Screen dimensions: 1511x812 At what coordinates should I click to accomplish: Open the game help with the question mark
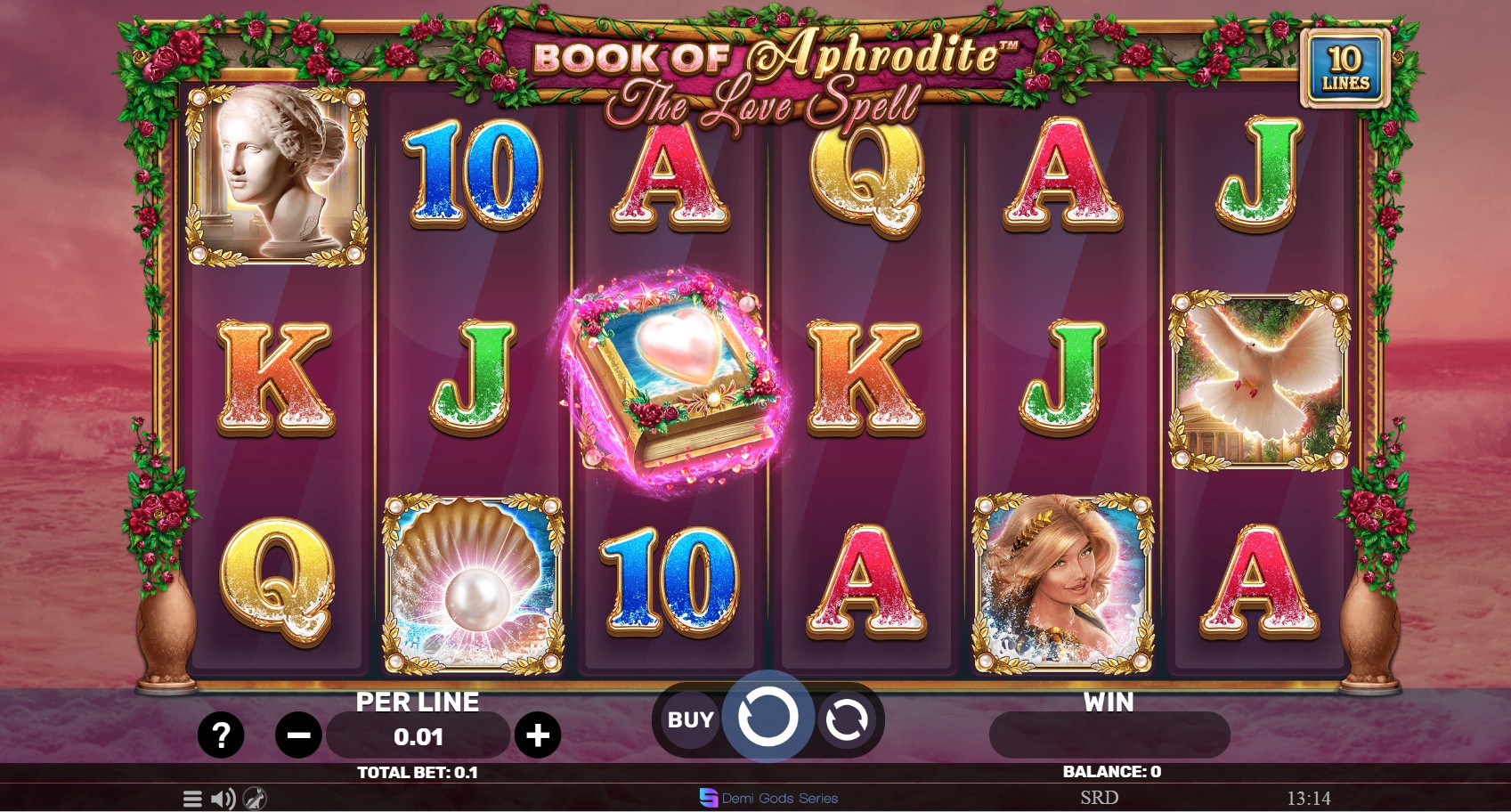221,735
